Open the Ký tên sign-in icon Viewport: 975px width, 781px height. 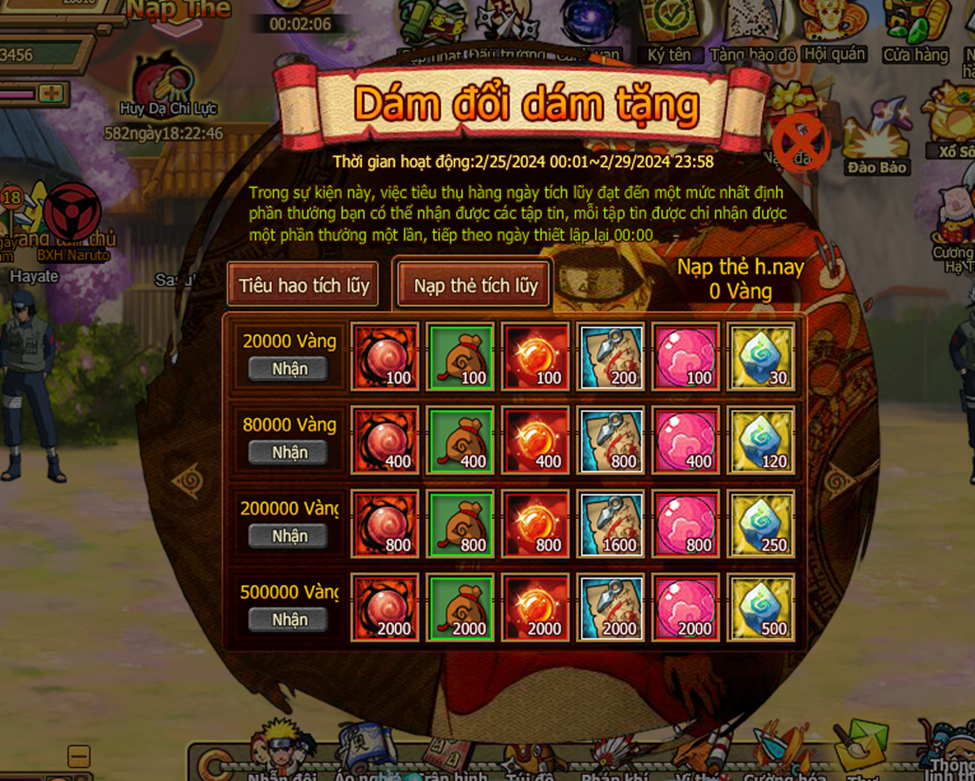(669, 30)
